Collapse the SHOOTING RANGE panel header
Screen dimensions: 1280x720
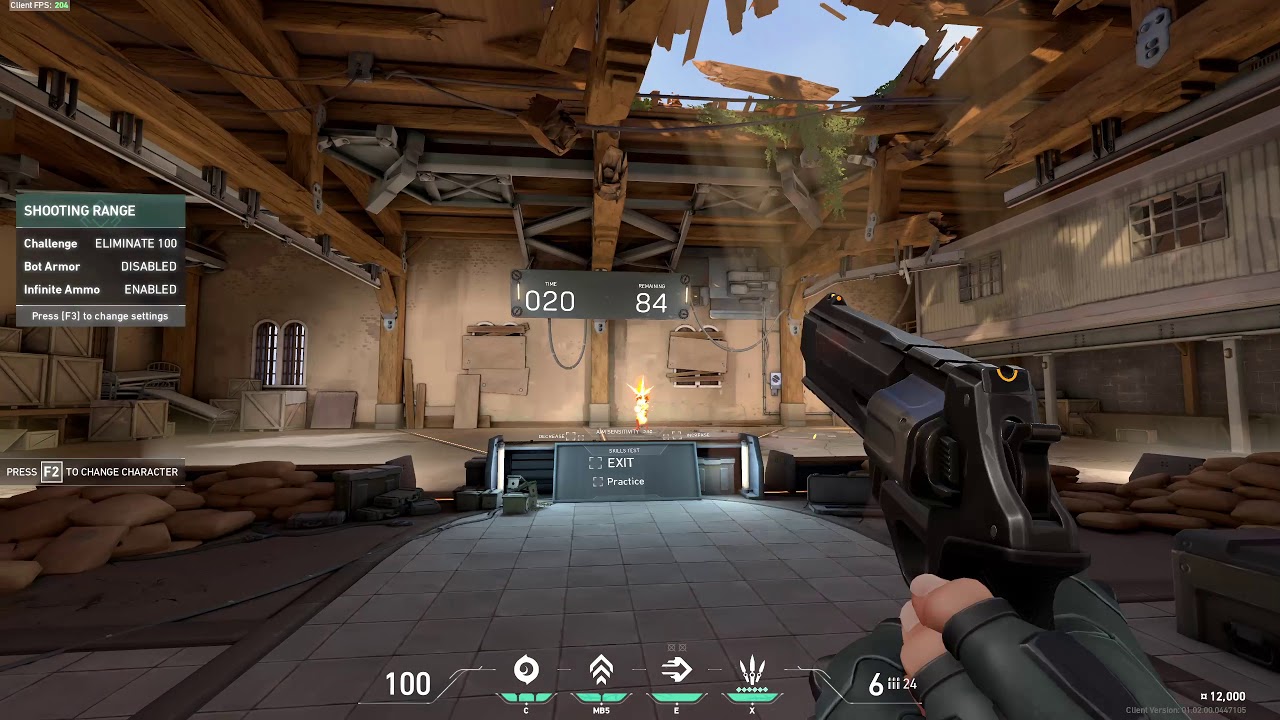point(80,211)
